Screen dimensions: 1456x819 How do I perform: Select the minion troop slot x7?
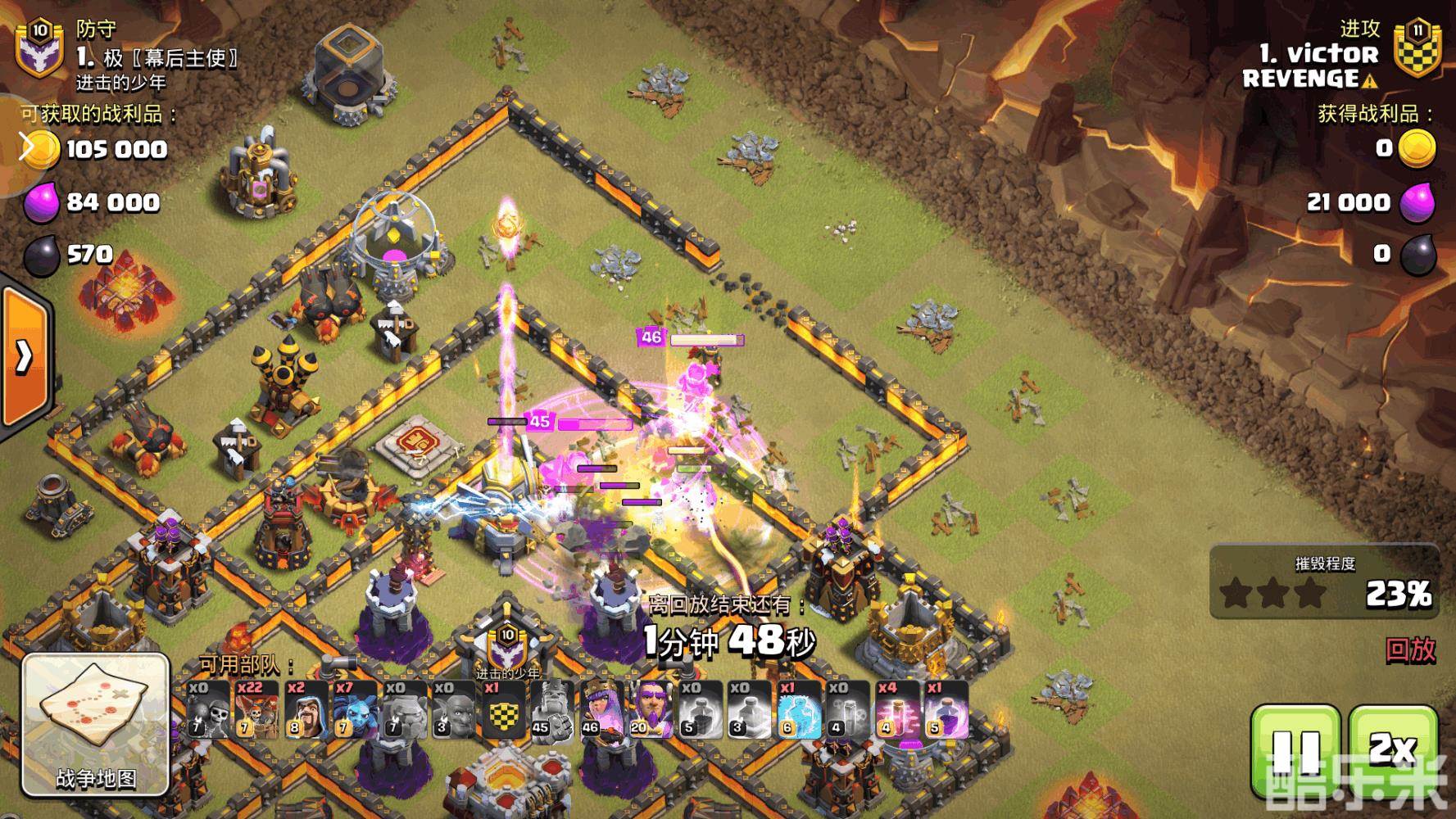(x=354, y=709)
